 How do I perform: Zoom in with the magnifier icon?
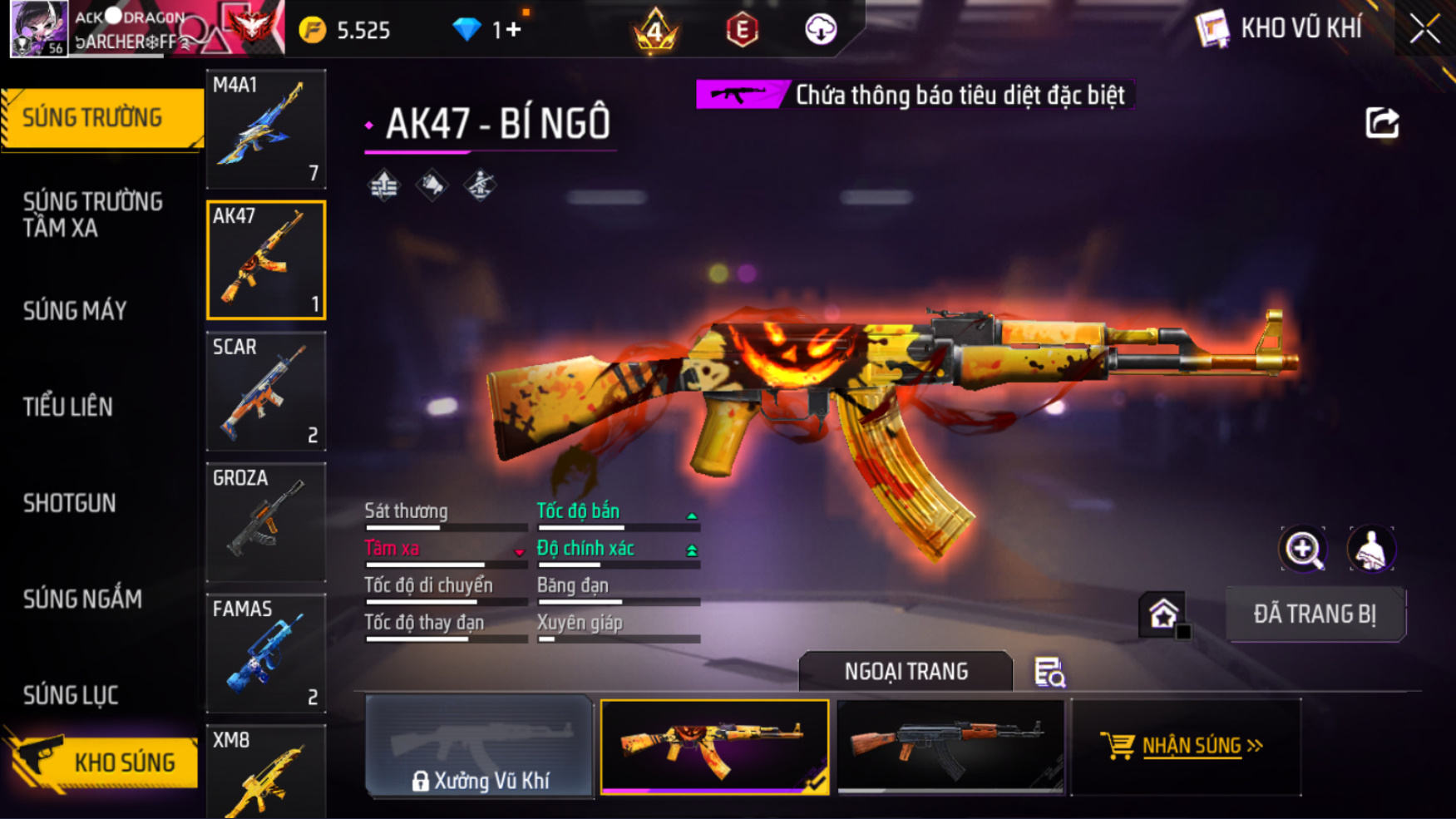1303,549
